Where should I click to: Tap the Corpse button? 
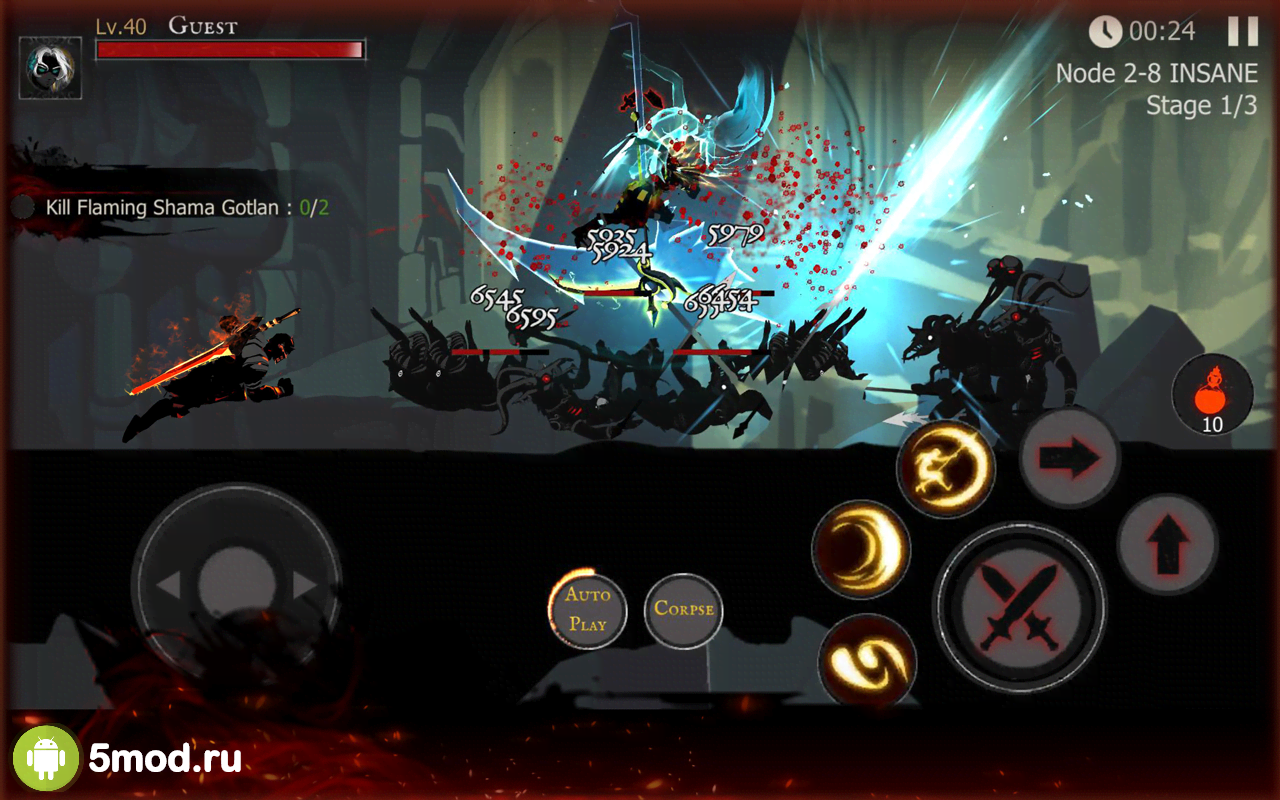coord(684,609)
